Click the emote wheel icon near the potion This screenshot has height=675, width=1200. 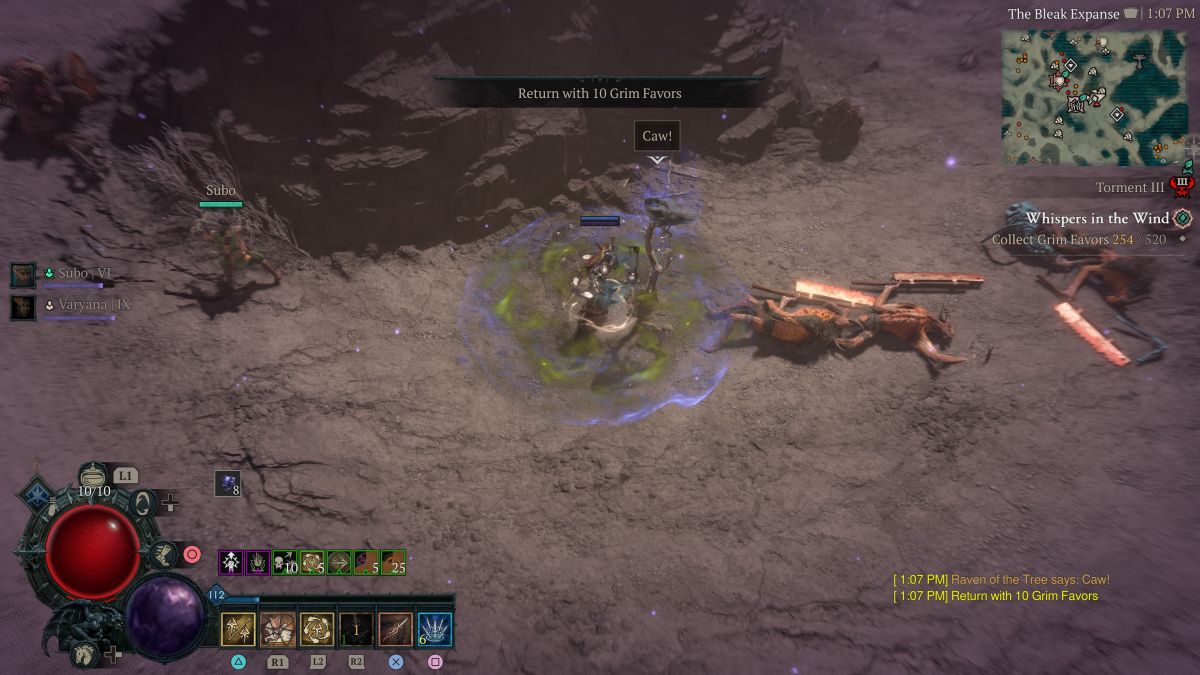coord(146,503)
